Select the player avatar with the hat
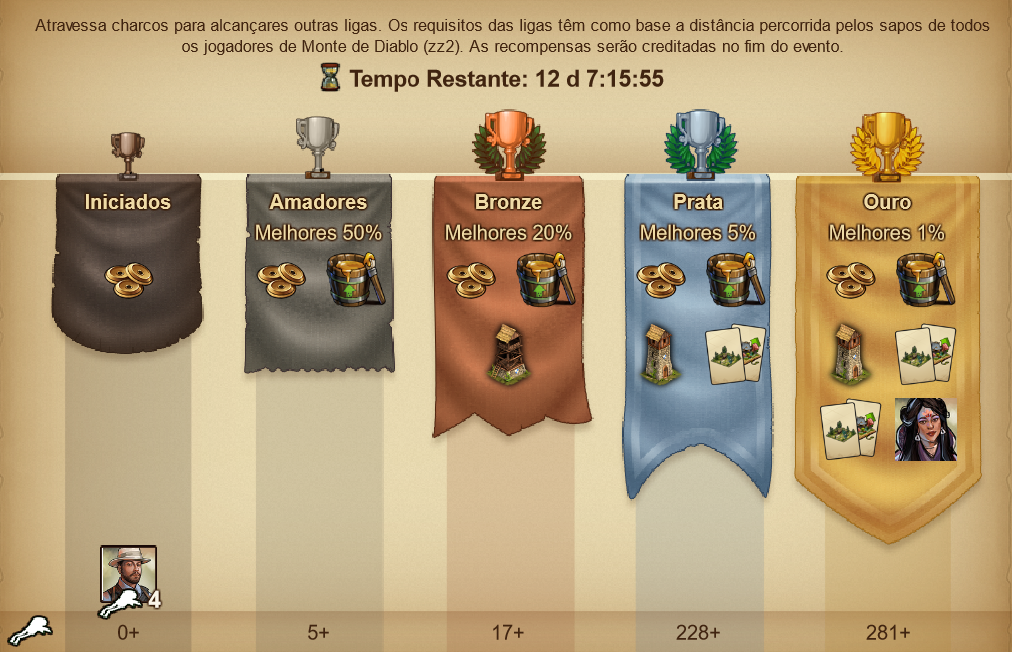 [128, 574]
